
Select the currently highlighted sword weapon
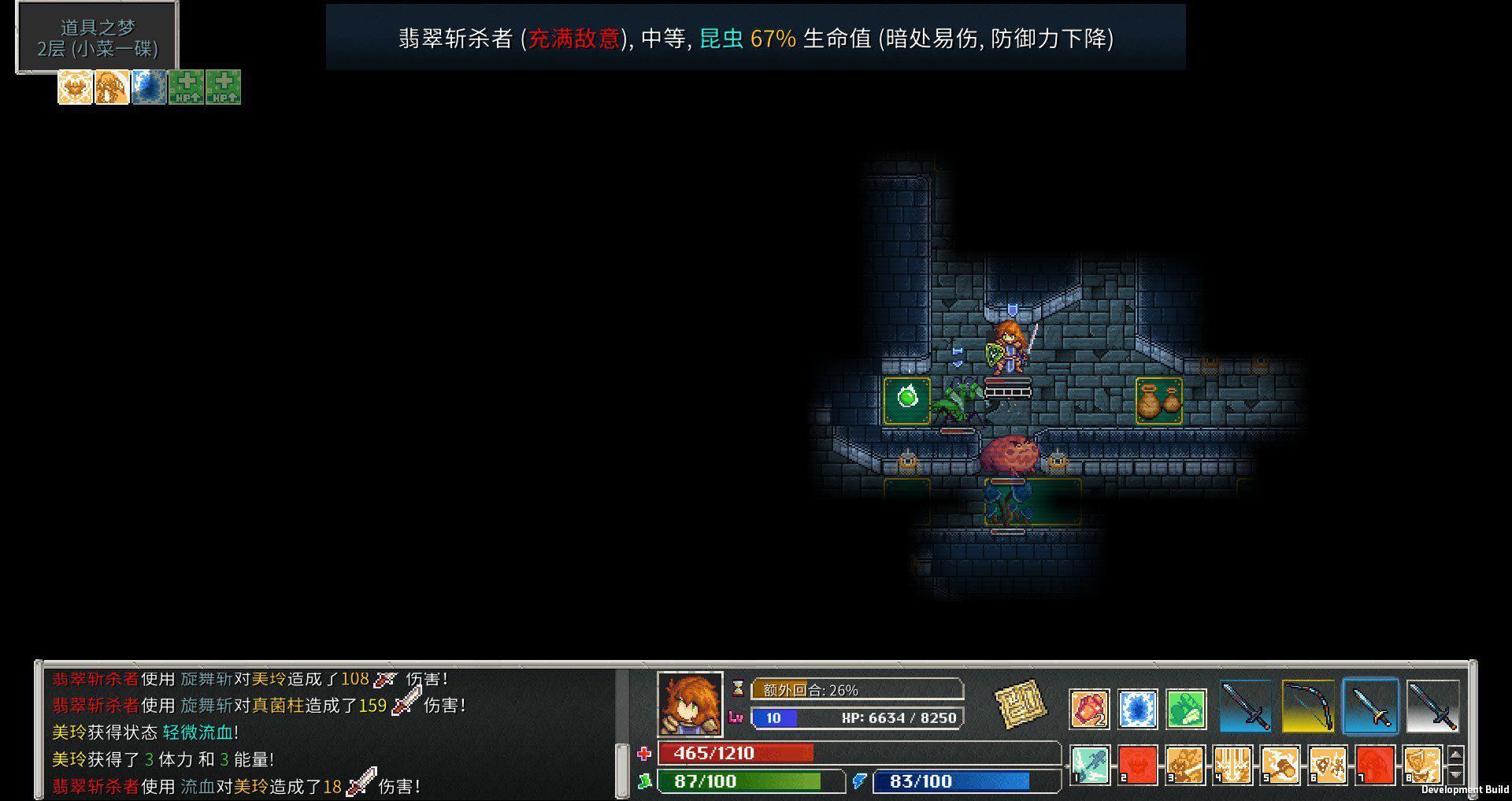[x=1370, y=706]
